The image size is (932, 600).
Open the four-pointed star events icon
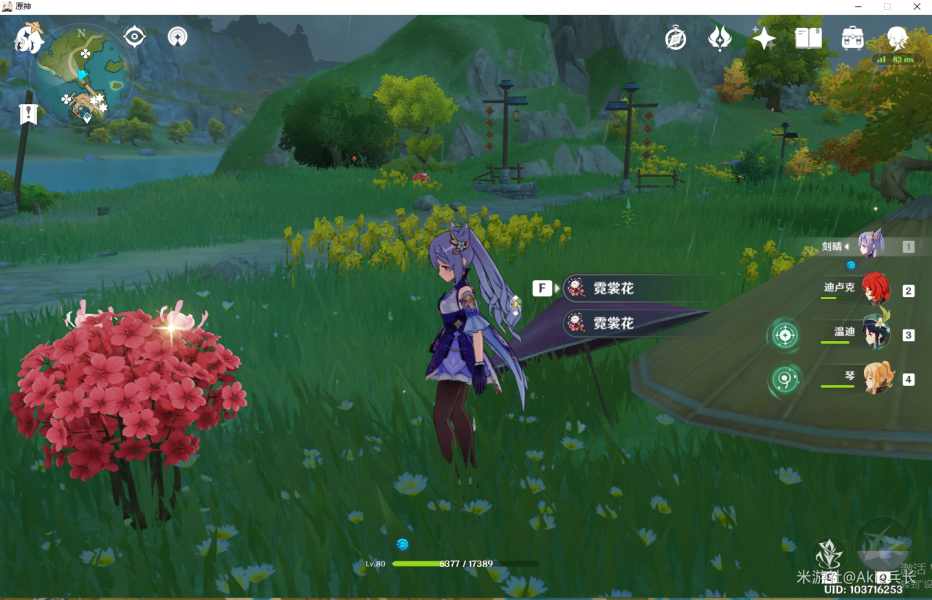click(x=764, y=39)
